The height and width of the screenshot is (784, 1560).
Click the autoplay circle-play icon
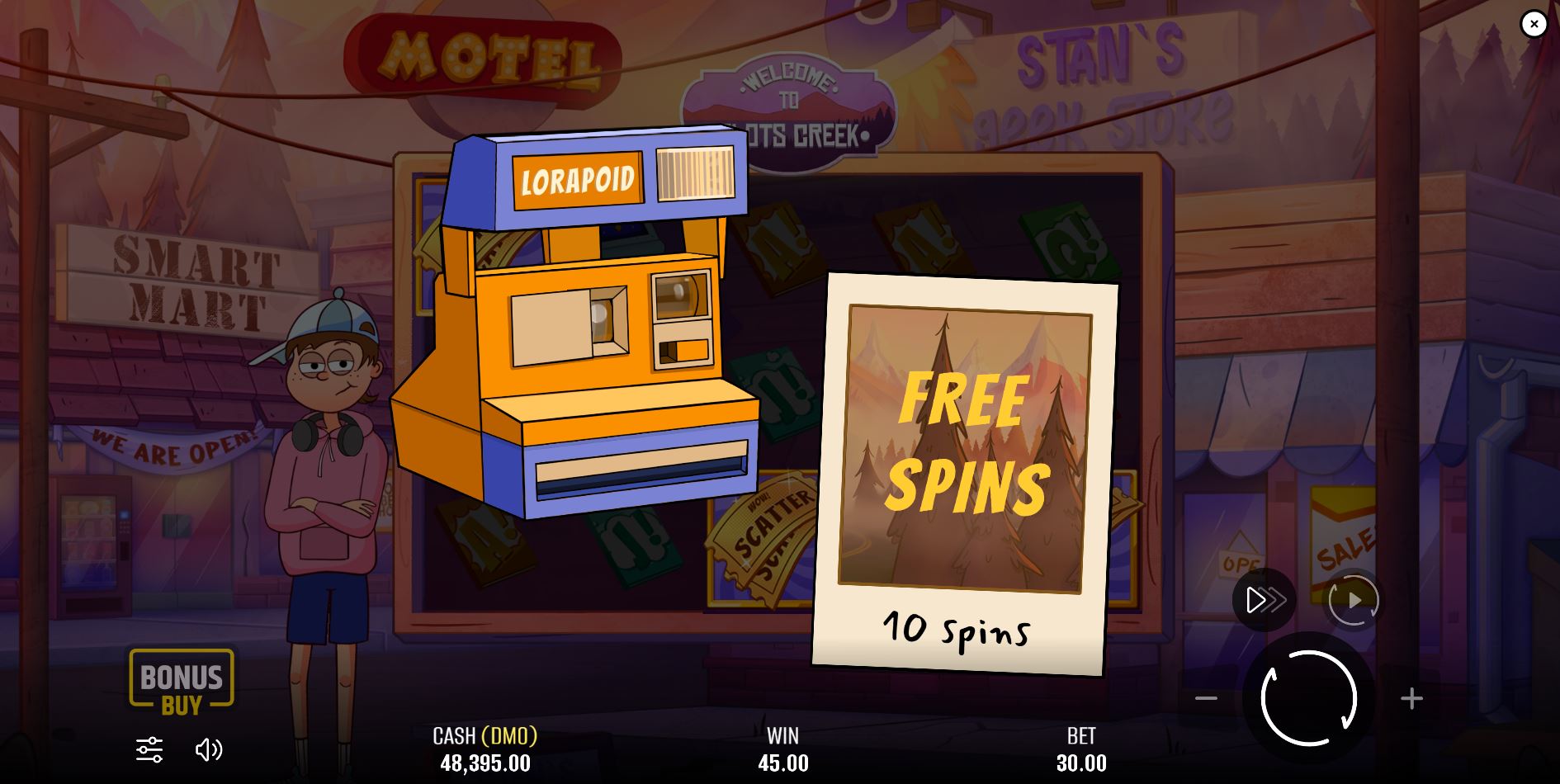click(1353, 600)
